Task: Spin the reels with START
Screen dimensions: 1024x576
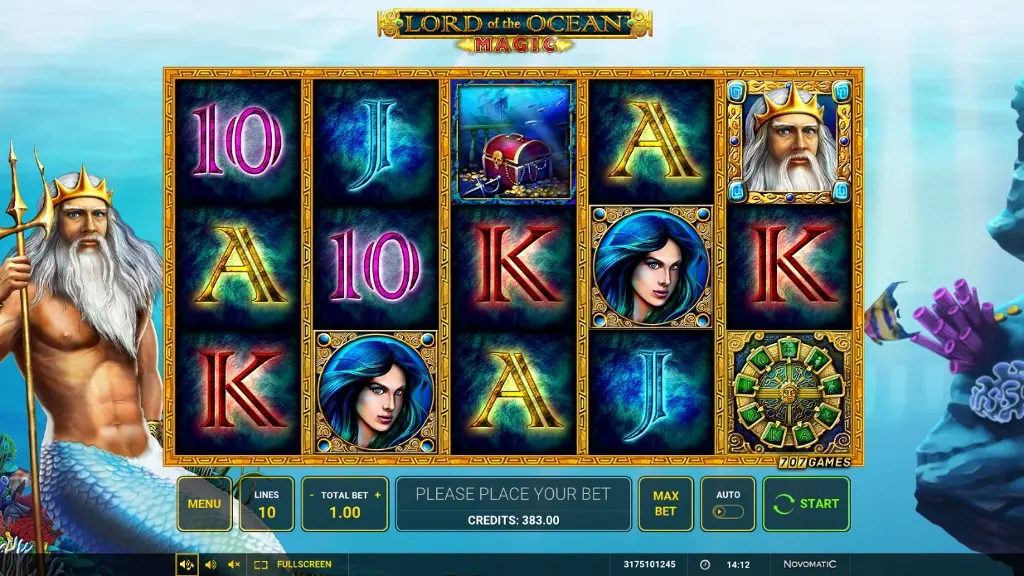Action: 806,504
